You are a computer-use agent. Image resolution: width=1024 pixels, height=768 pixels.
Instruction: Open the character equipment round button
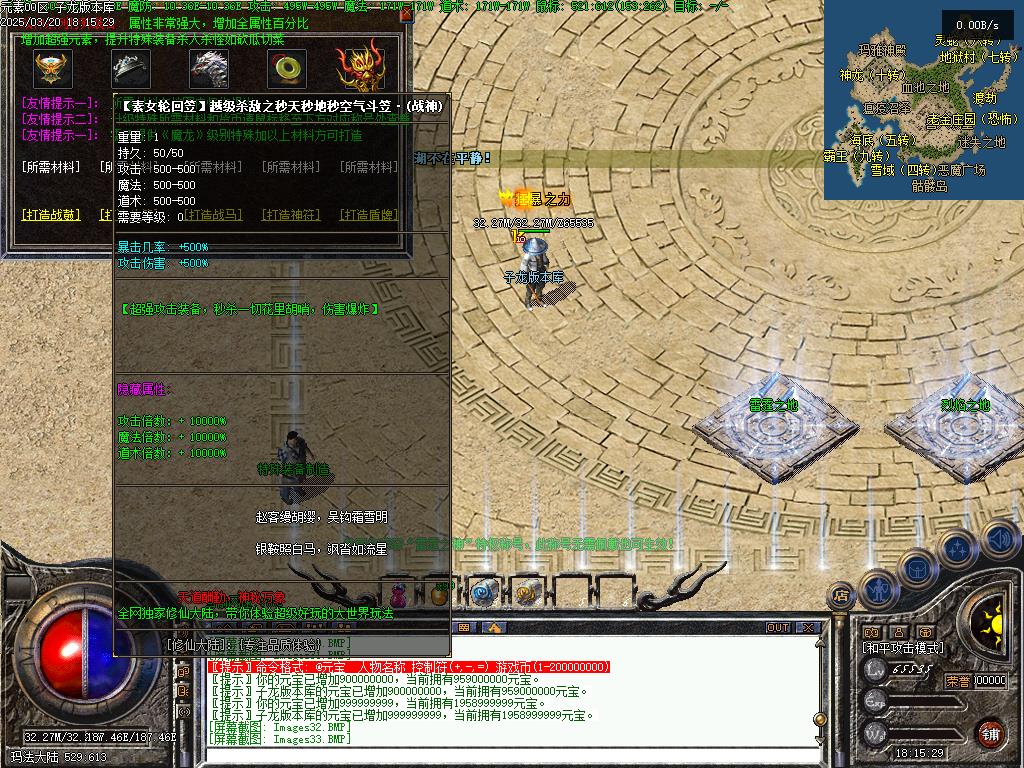click(x=879, y=590)
